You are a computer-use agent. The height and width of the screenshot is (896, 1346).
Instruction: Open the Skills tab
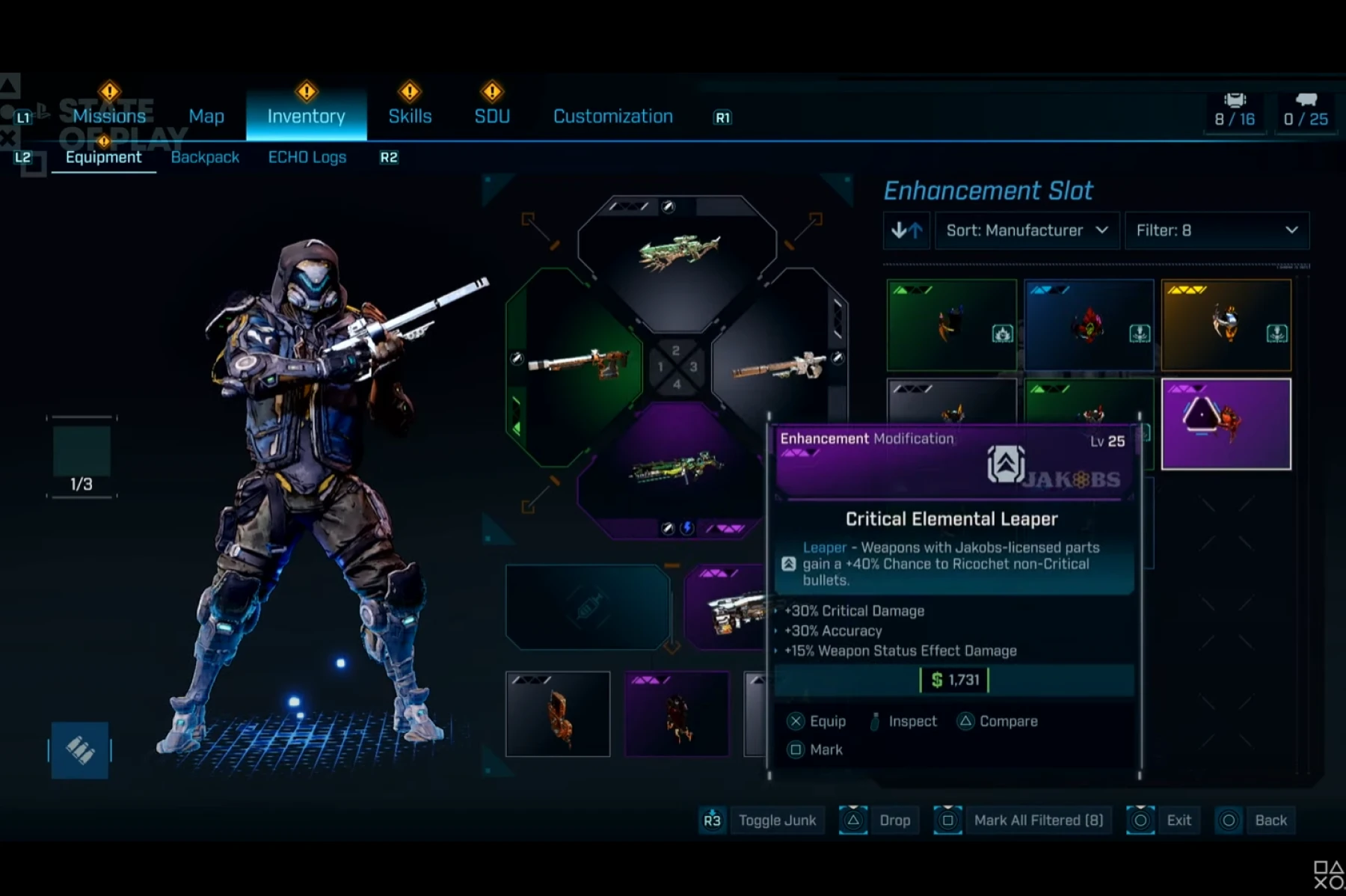(x=410, y=116)
